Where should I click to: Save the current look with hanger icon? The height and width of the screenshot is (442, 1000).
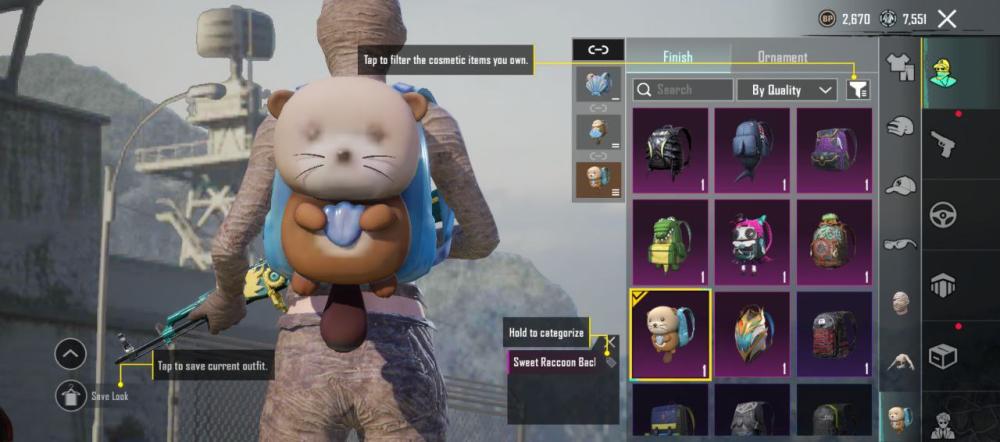pyautogui.click(x=71, y=396)
